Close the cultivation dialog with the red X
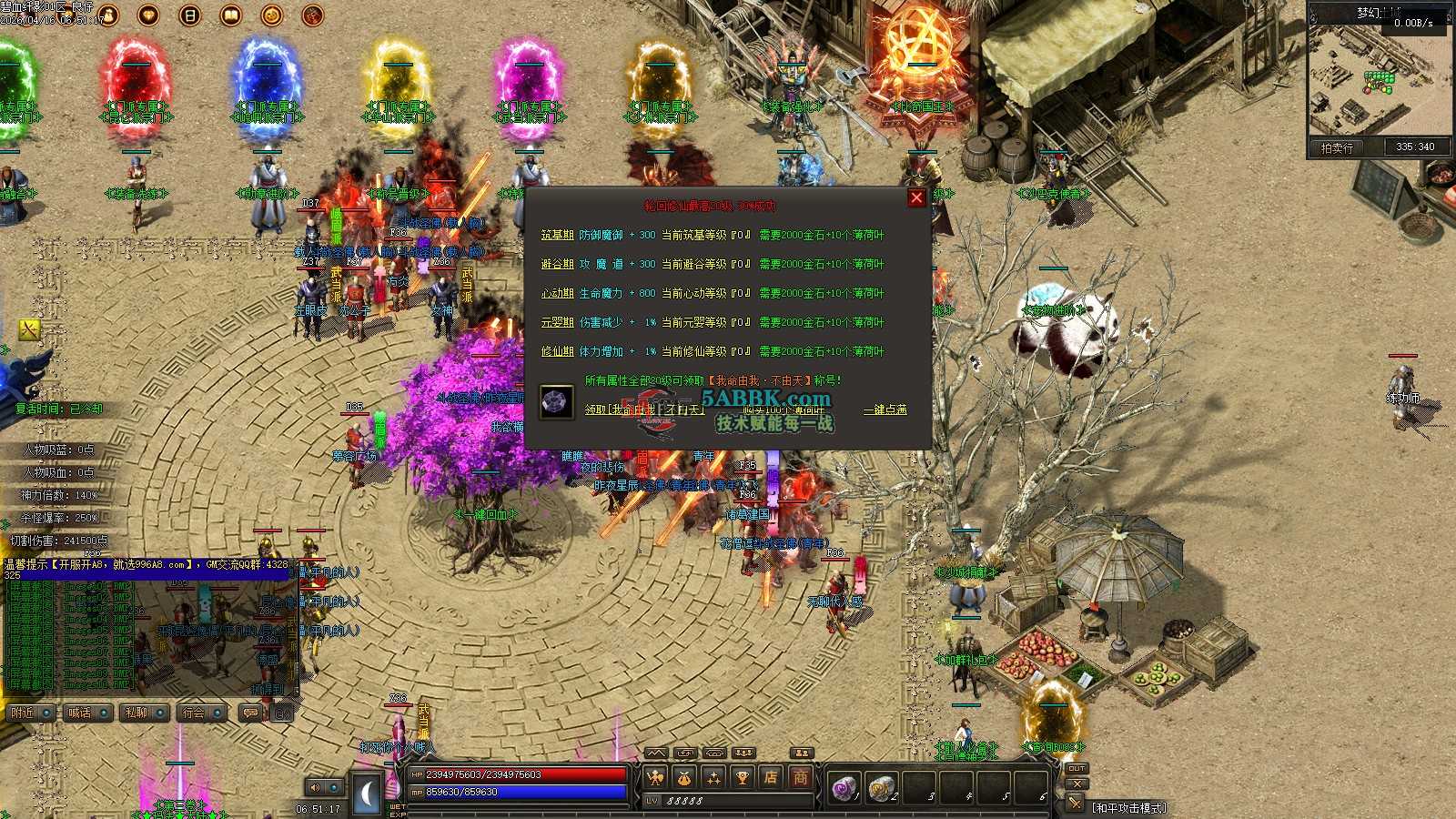1456x819 pixels. coord(916,197)
